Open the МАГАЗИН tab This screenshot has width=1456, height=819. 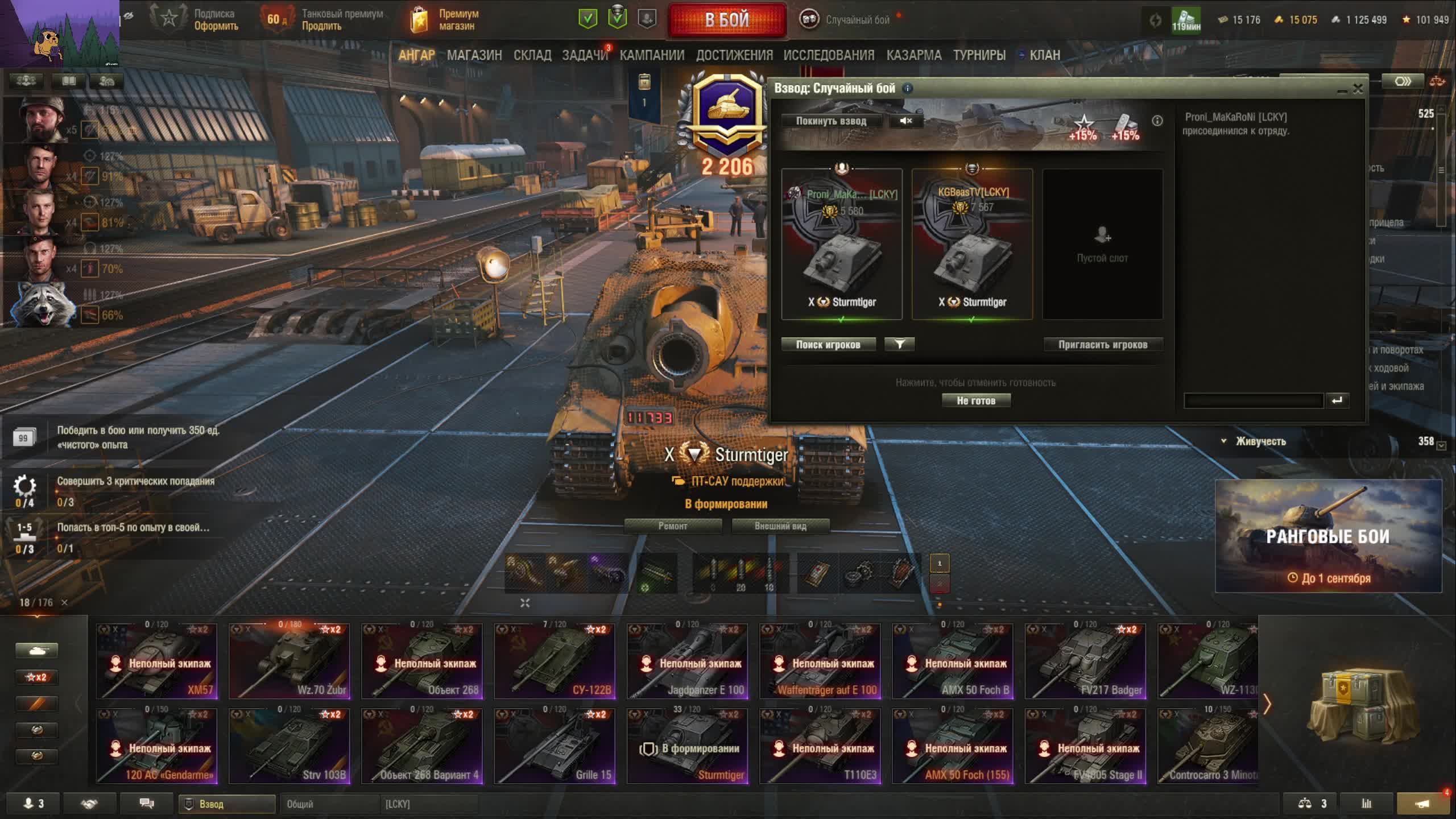pyautogui.click(x=474, y=55)
